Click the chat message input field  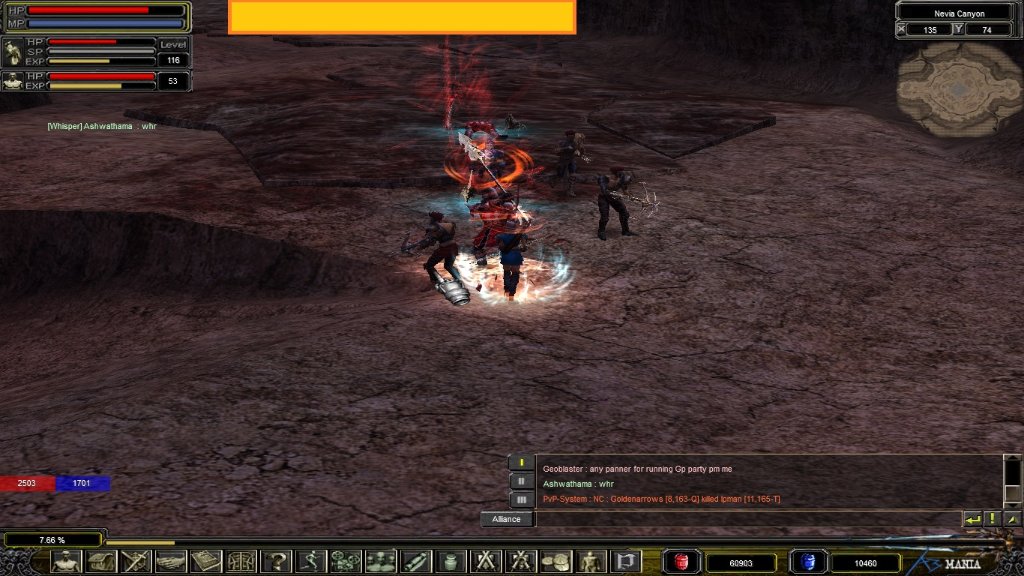[x=745, y=519]
